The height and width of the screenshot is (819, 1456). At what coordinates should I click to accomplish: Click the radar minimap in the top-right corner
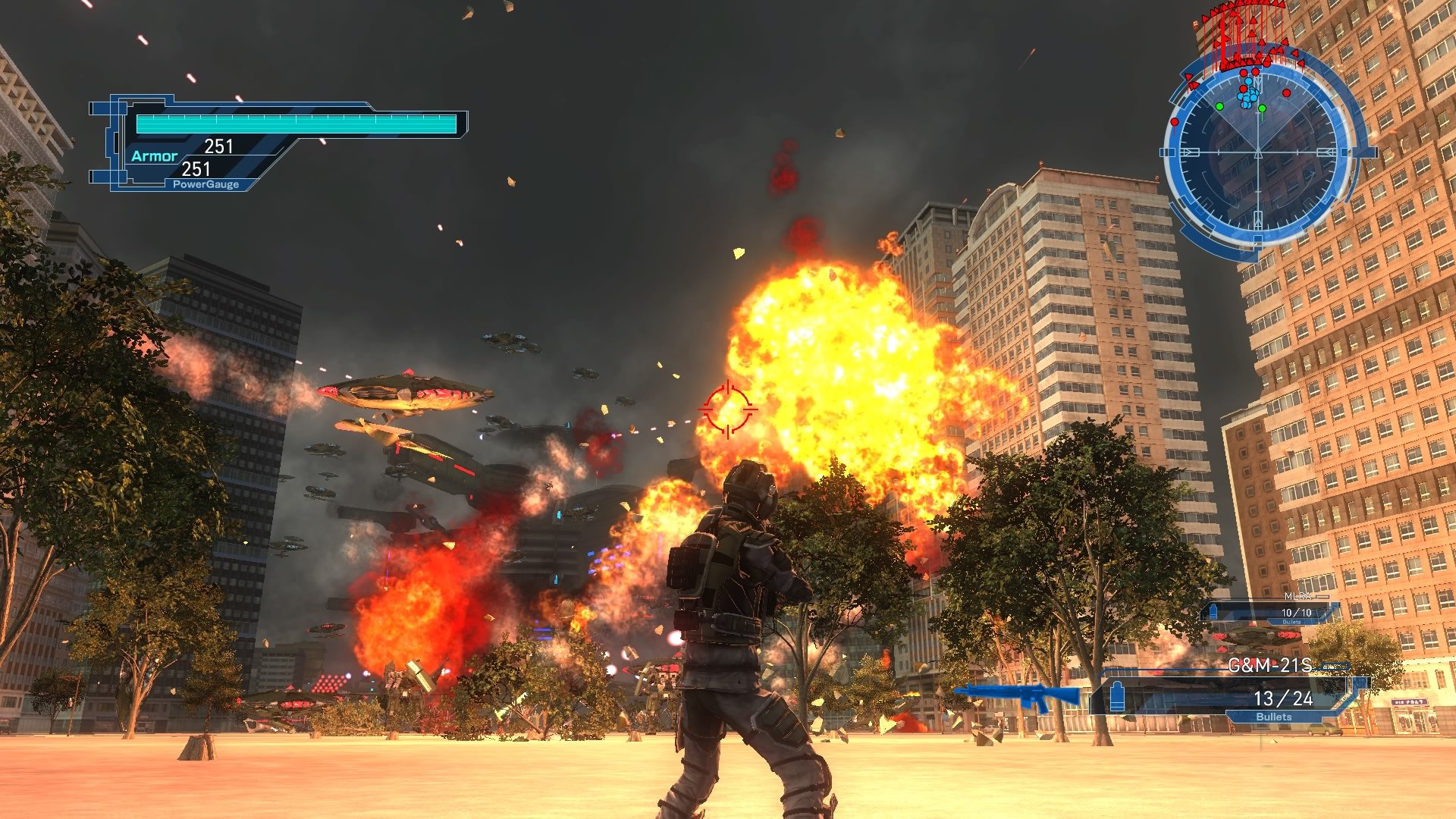tap(1258, 152)
